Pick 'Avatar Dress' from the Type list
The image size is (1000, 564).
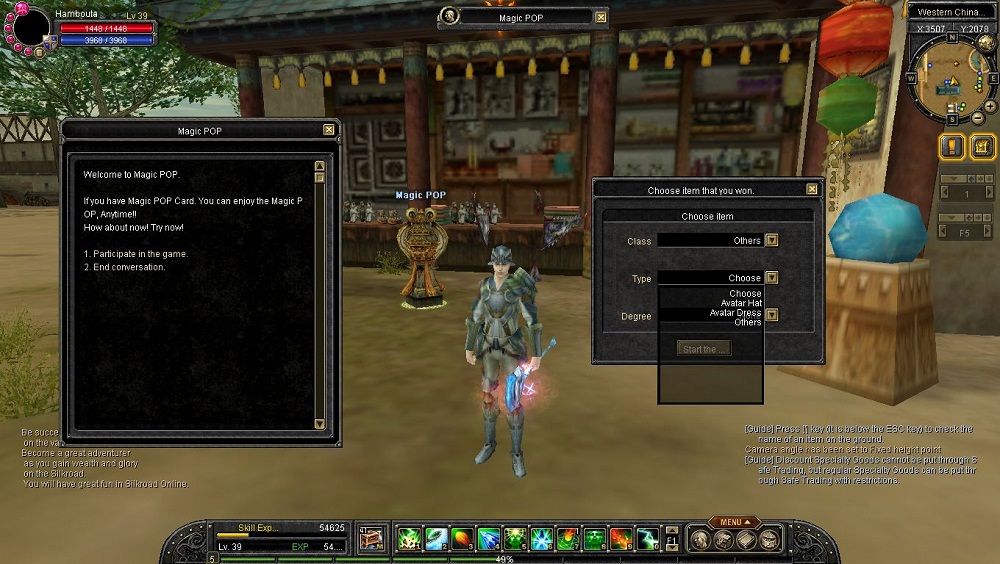pyautogui.click(x=735, y=313)
